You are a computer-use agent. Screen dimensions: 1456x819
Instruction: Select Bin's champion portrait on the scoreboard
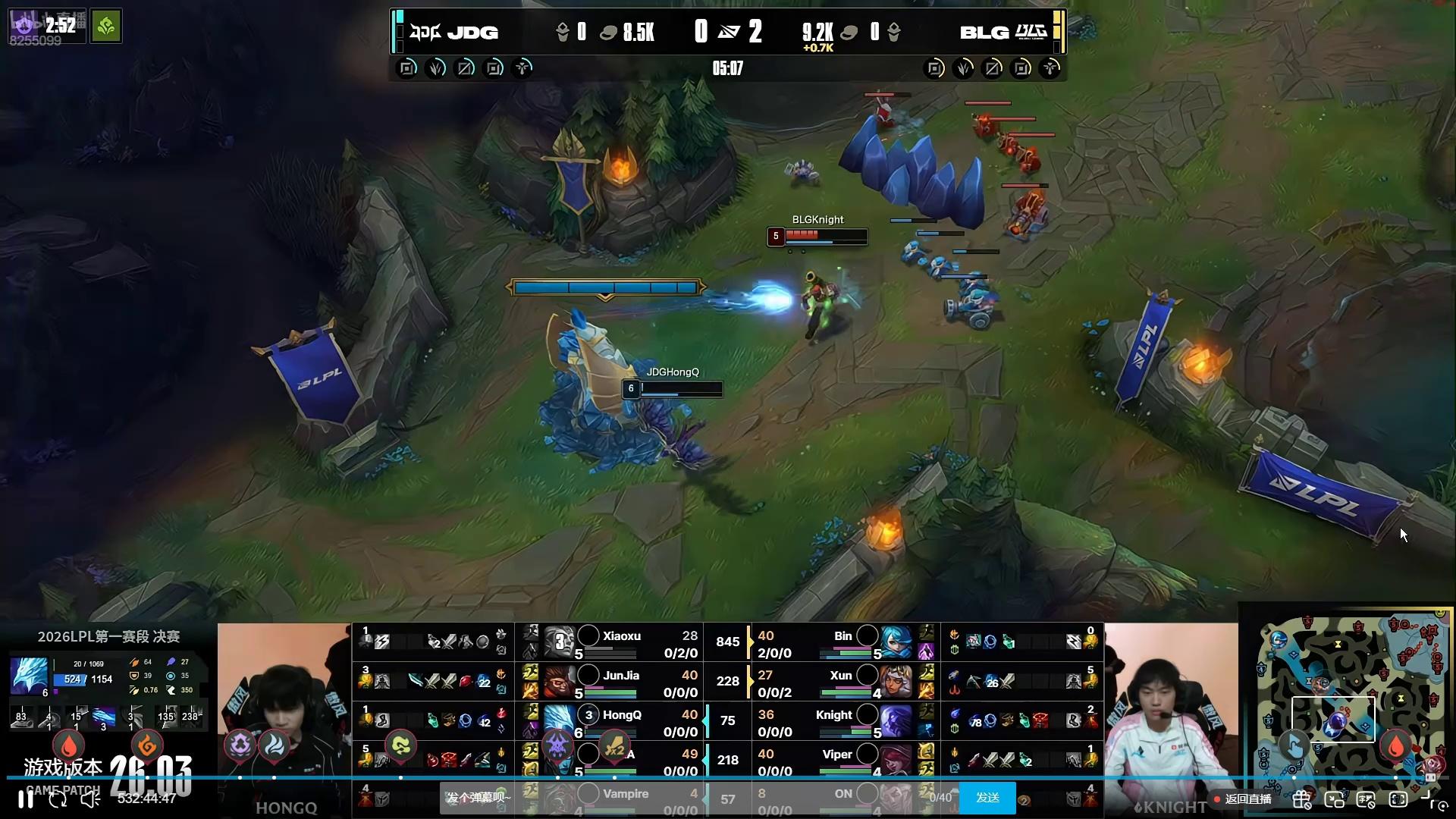(896, 643)
